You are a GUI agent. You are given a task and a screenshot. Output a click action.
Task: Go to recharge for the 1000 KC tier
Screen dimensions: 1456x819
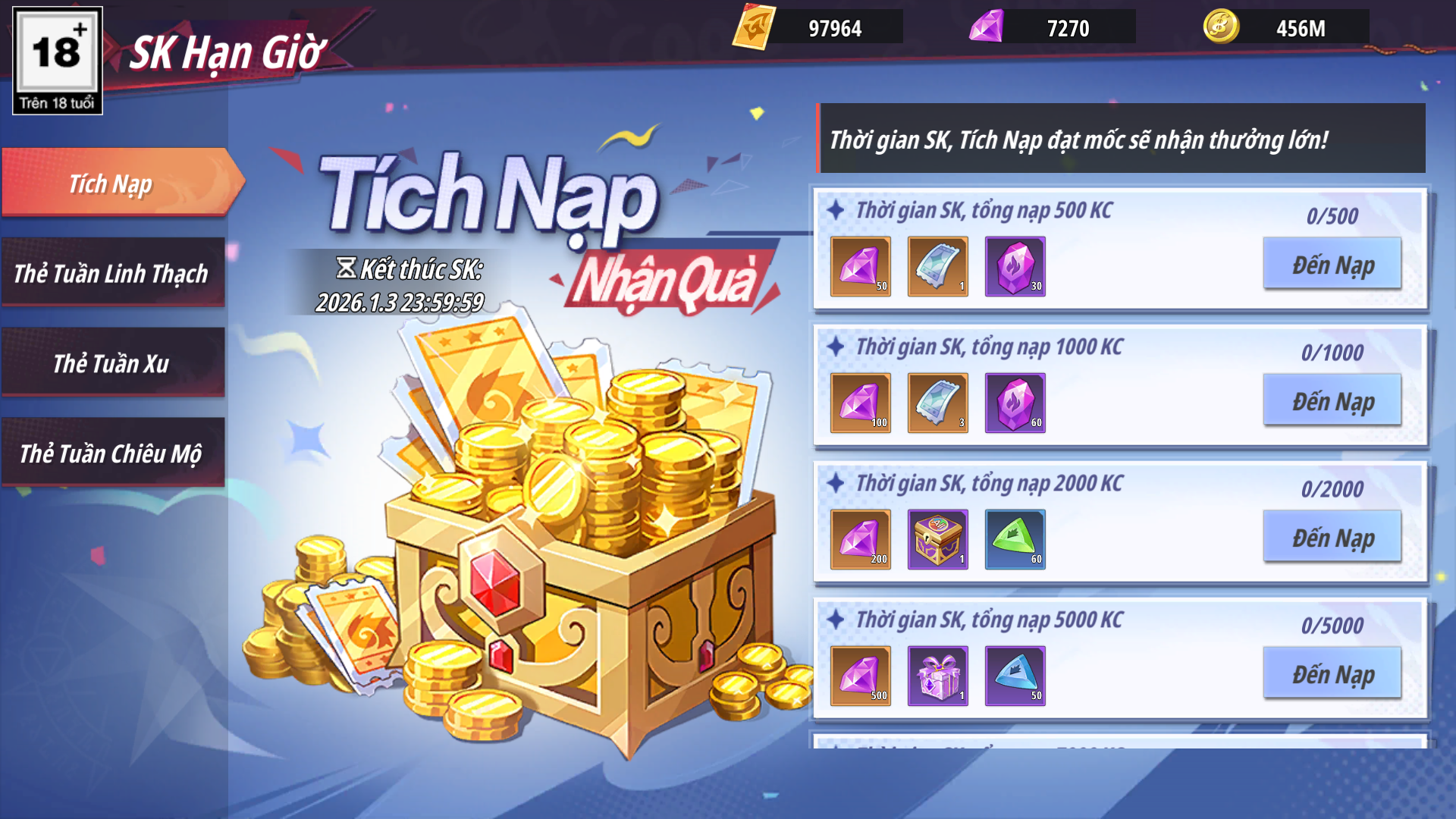(1332, 400)
